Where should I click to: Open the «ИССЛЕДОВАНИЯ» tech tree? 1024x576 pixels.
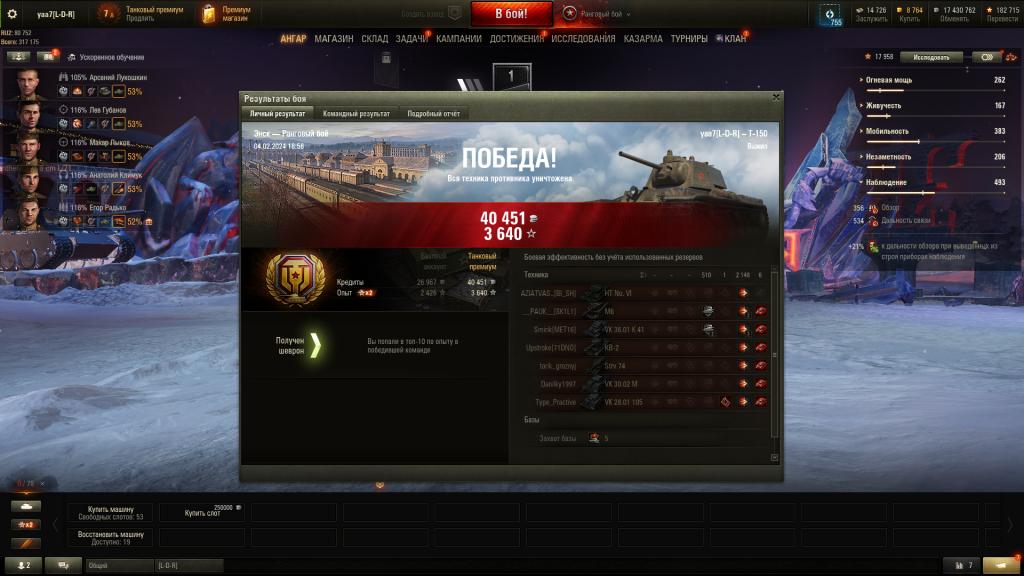(583, 39)
